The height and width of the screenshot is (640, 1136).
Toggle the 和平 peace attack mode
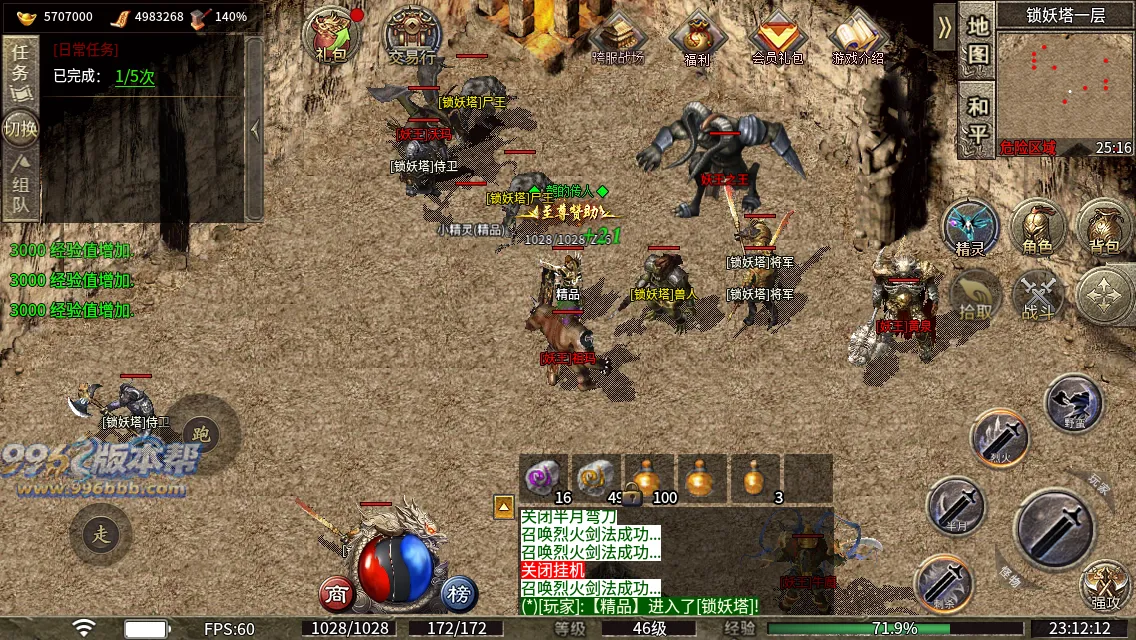977,119
